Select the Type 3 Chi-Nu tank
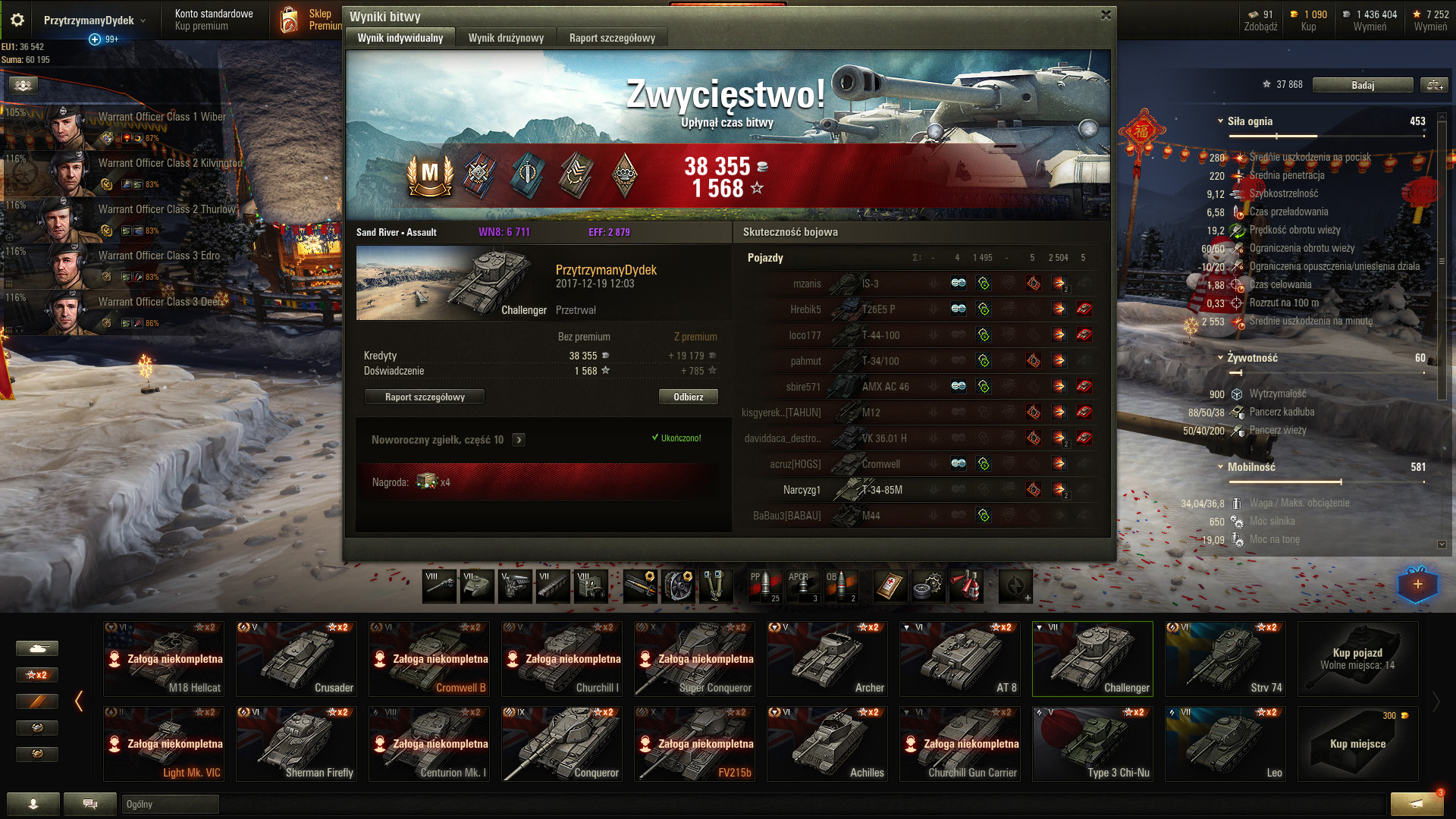The height and width of the screenshot is (819, 1456). tap(1092, 744)
